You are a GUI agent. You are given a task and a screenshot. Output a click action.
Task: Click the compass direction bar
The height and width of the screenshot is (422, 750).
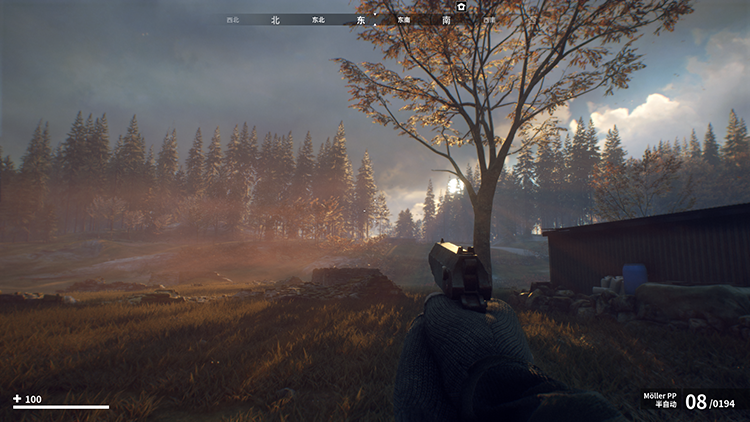coord(362,19)
